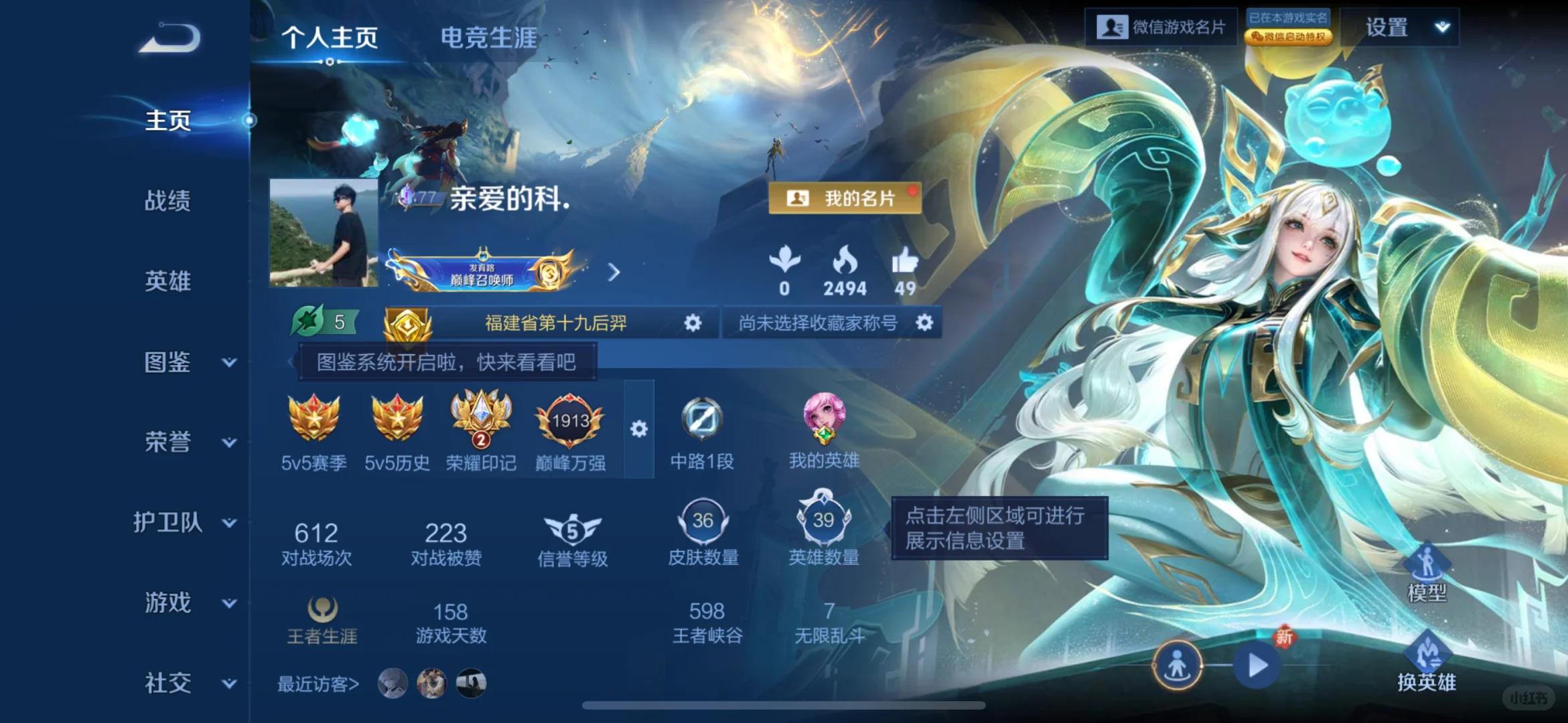Open display settings gear beside 福建省第十九后羿
The width and height of the screenshot is (1568, 723).
691,323
